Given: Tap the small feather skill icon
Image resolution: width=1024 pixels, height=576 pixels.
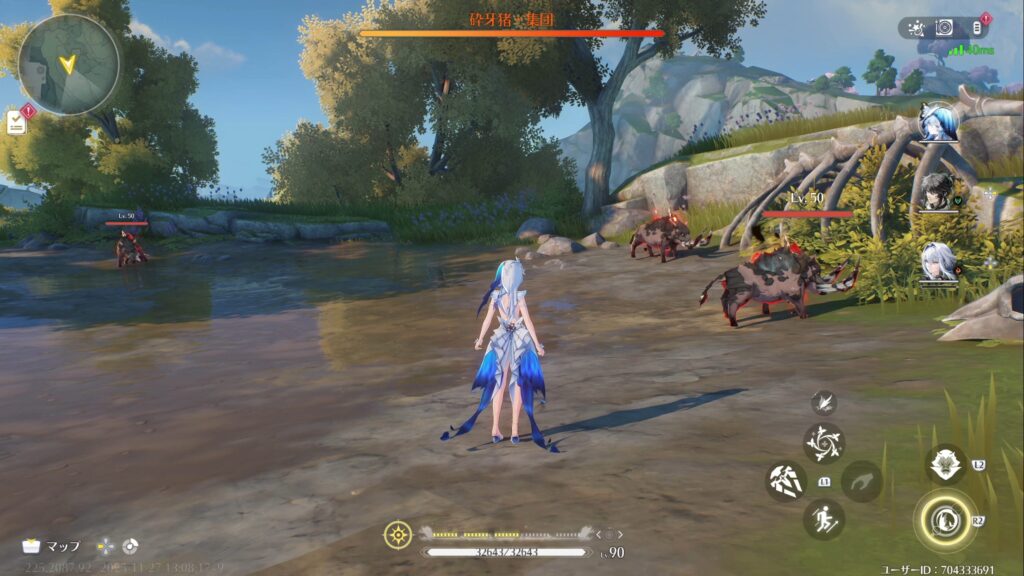Looking at the screenshot, I should pos(824,402).
